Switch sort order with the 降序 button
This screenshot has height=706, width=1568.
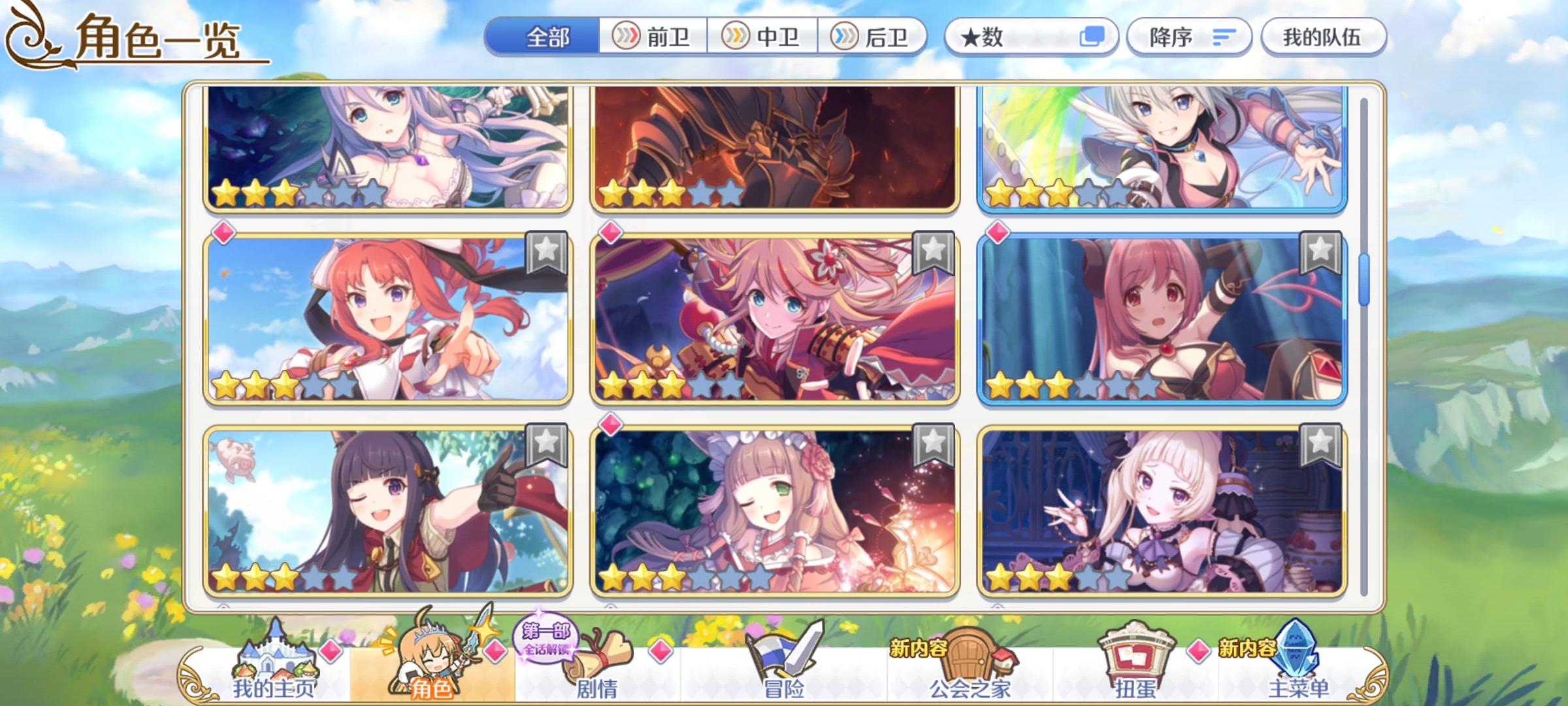(1189, 37)
